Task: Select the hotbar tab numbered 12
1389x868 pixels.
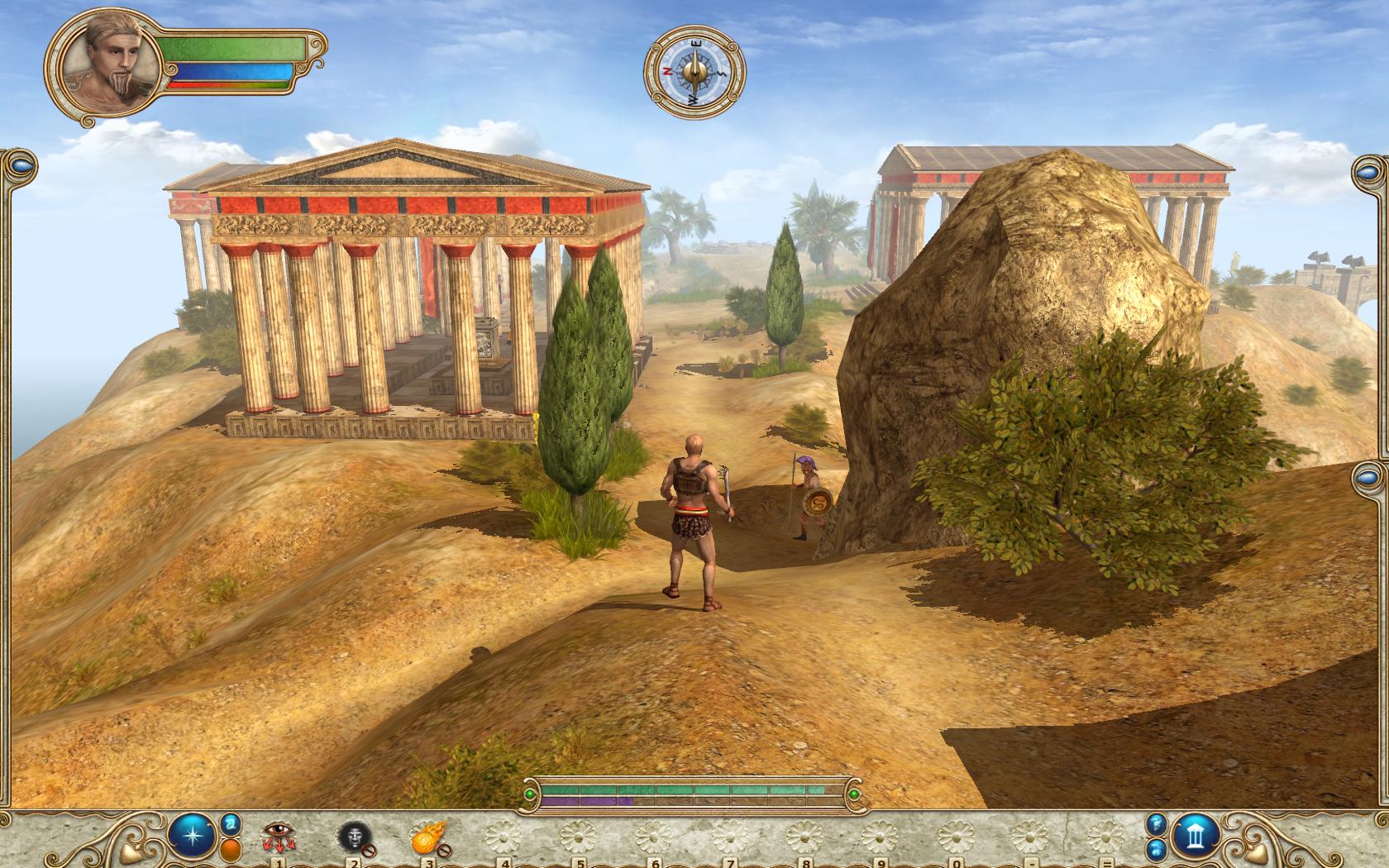Action: (1106, 863)
